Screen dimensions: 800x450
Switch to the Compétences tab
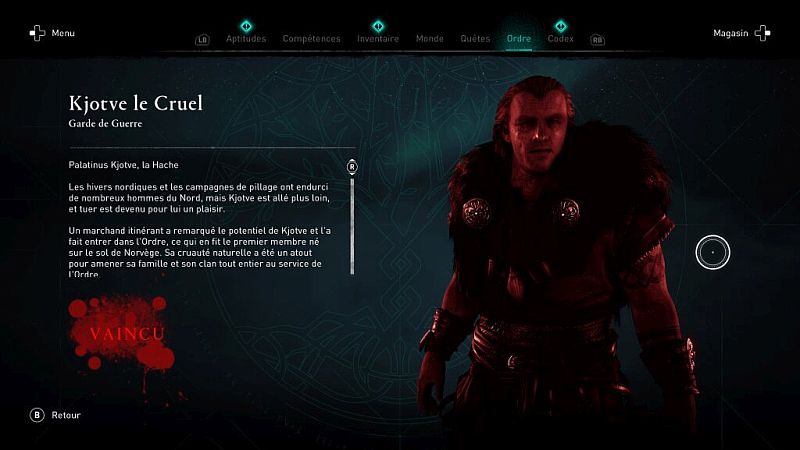click(311, 39)
